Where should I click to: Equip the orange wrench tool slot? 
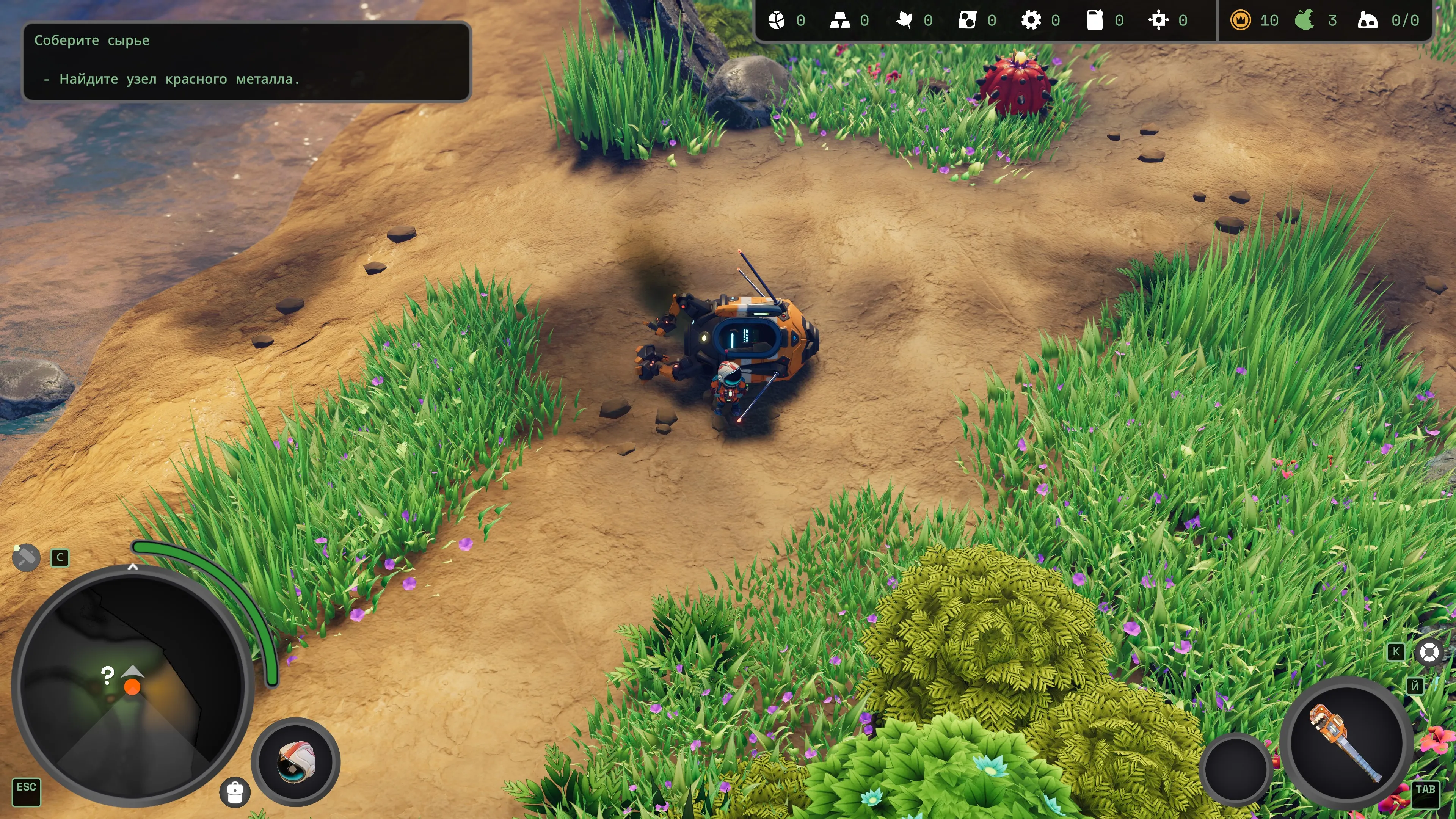(1346, 743)
